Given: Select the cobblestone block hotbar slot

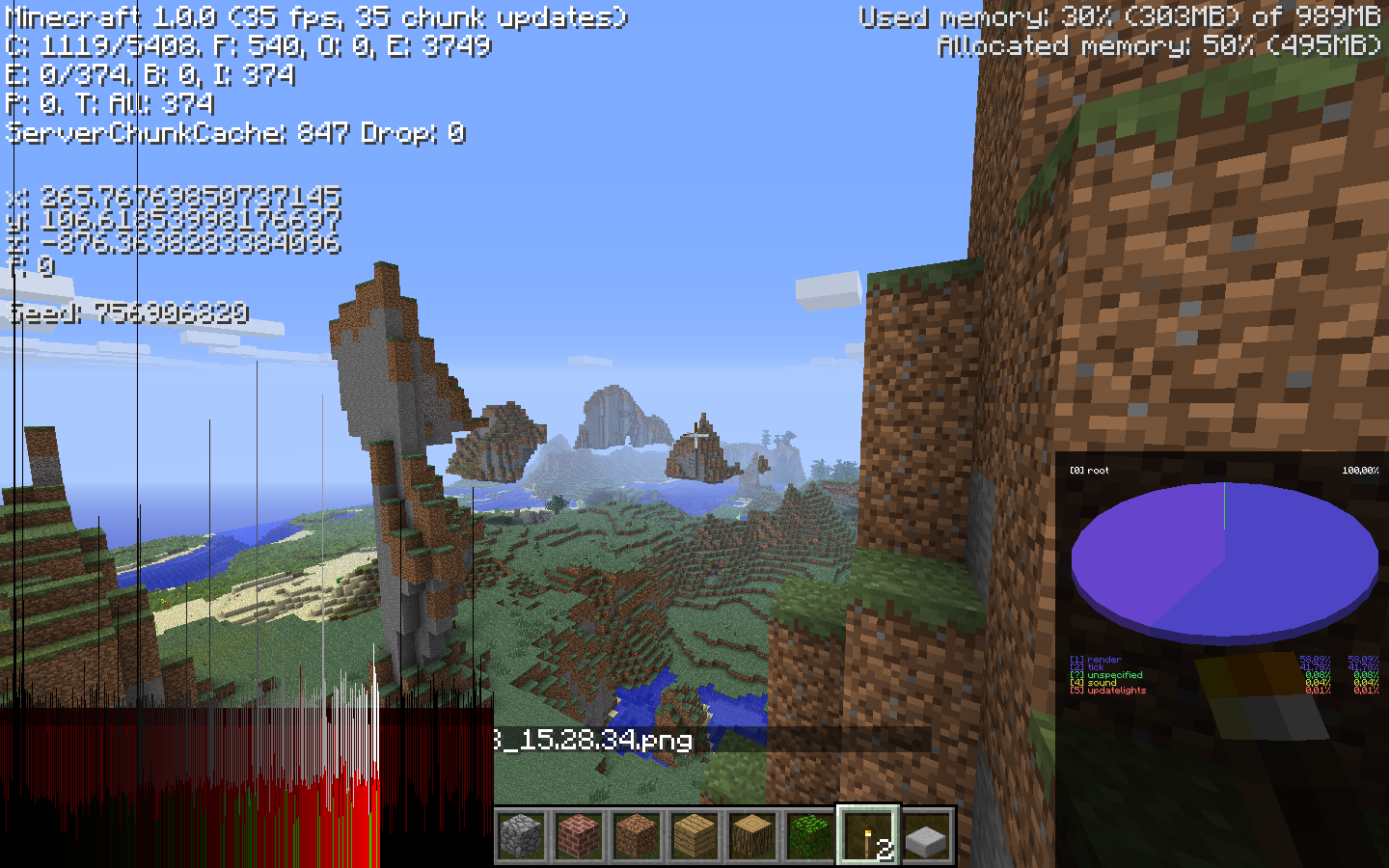Looking at the screenshot, I should pyautogui.click(x=522, y=835).
